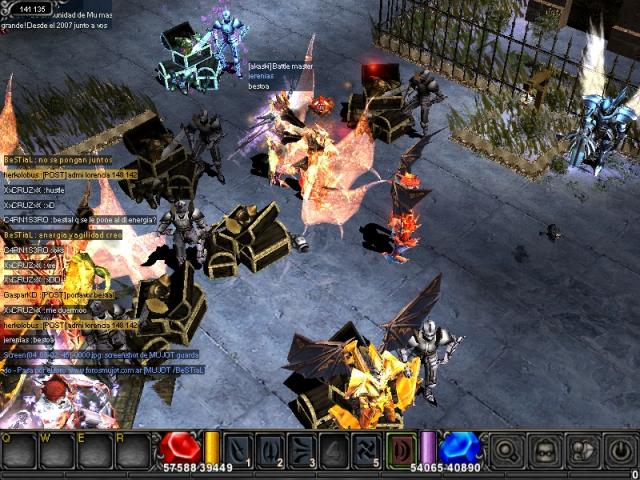Open the red current-skill selector

point(402,450)
